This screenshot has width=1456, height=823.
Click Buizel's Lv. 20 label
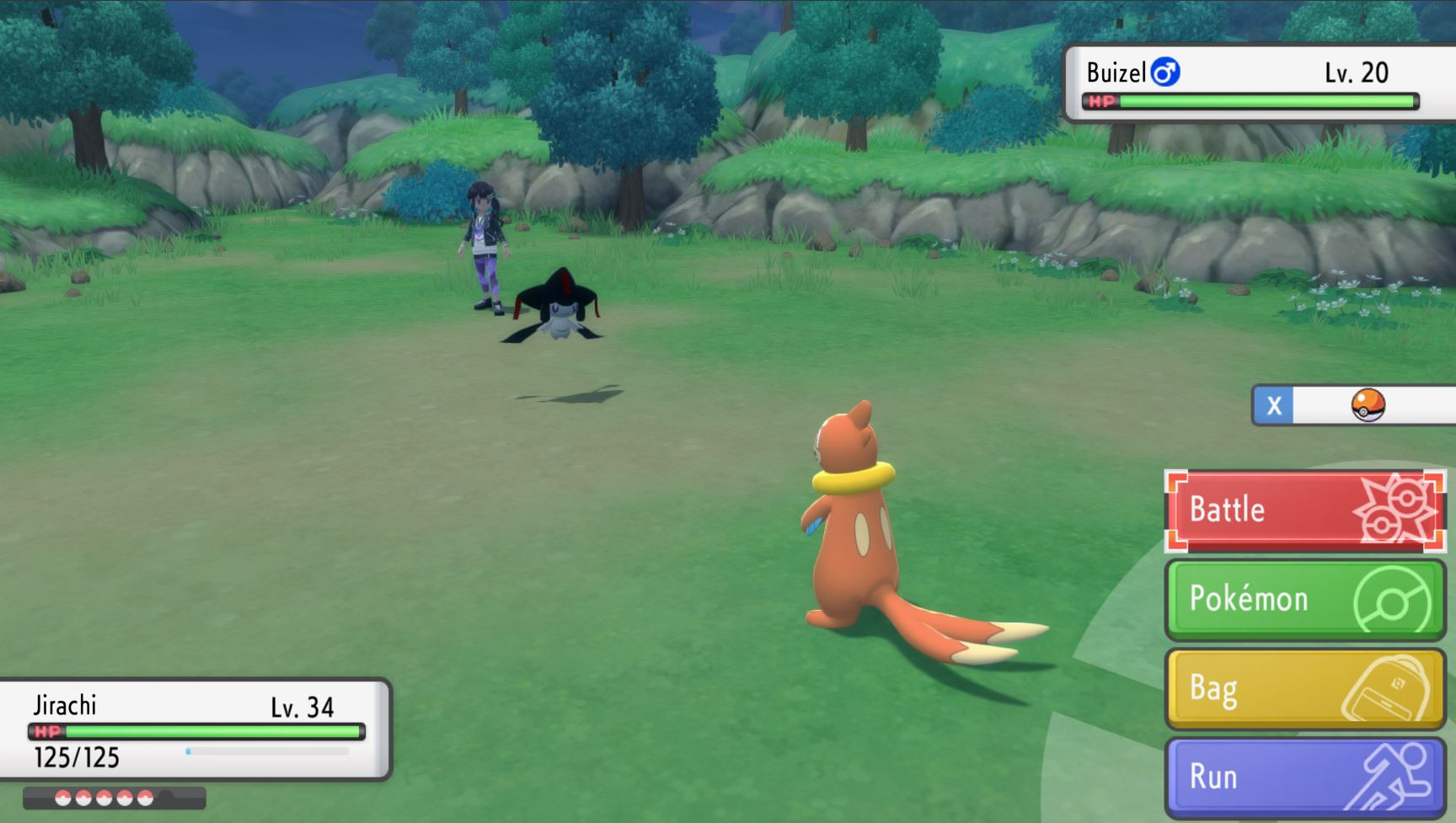coord(1357,72)
